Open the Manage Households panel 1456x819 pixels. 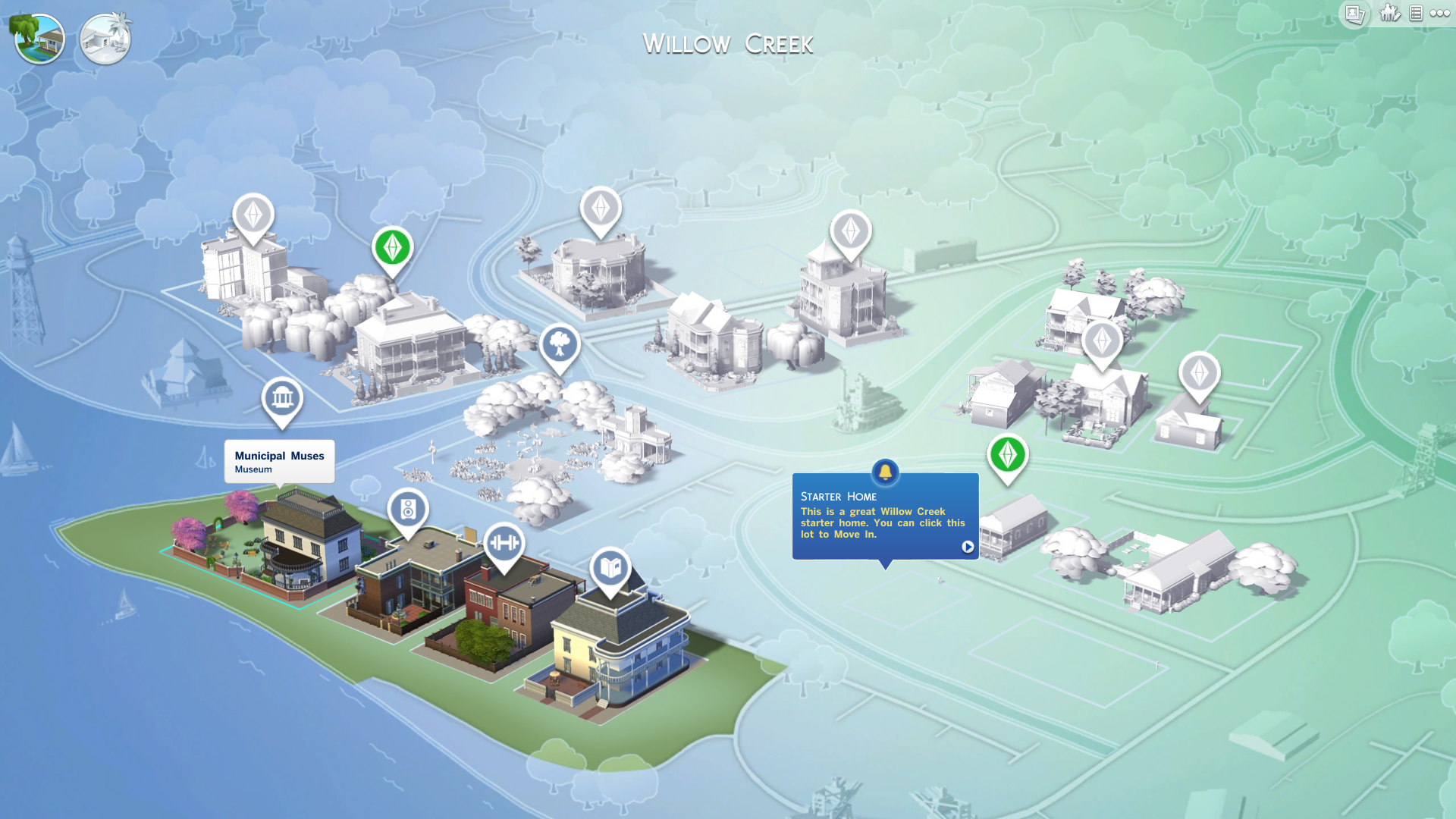coord(1389,13)
